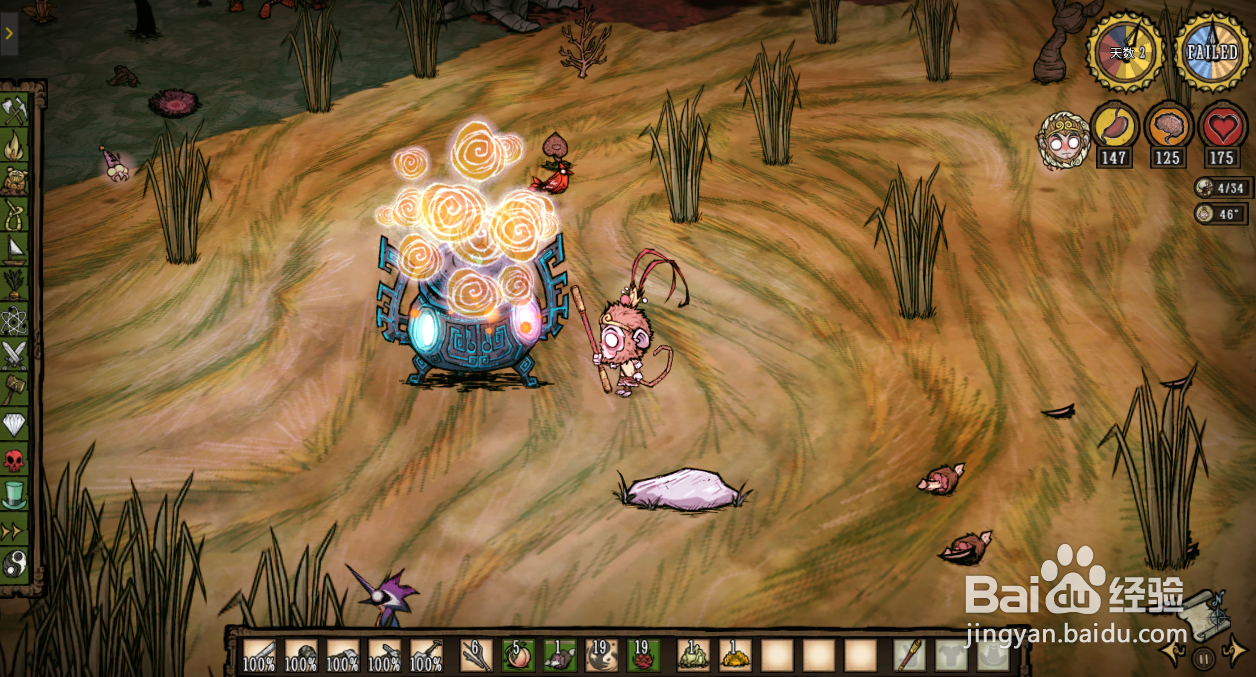Open the Tools crafting tab

pos(15,109)
